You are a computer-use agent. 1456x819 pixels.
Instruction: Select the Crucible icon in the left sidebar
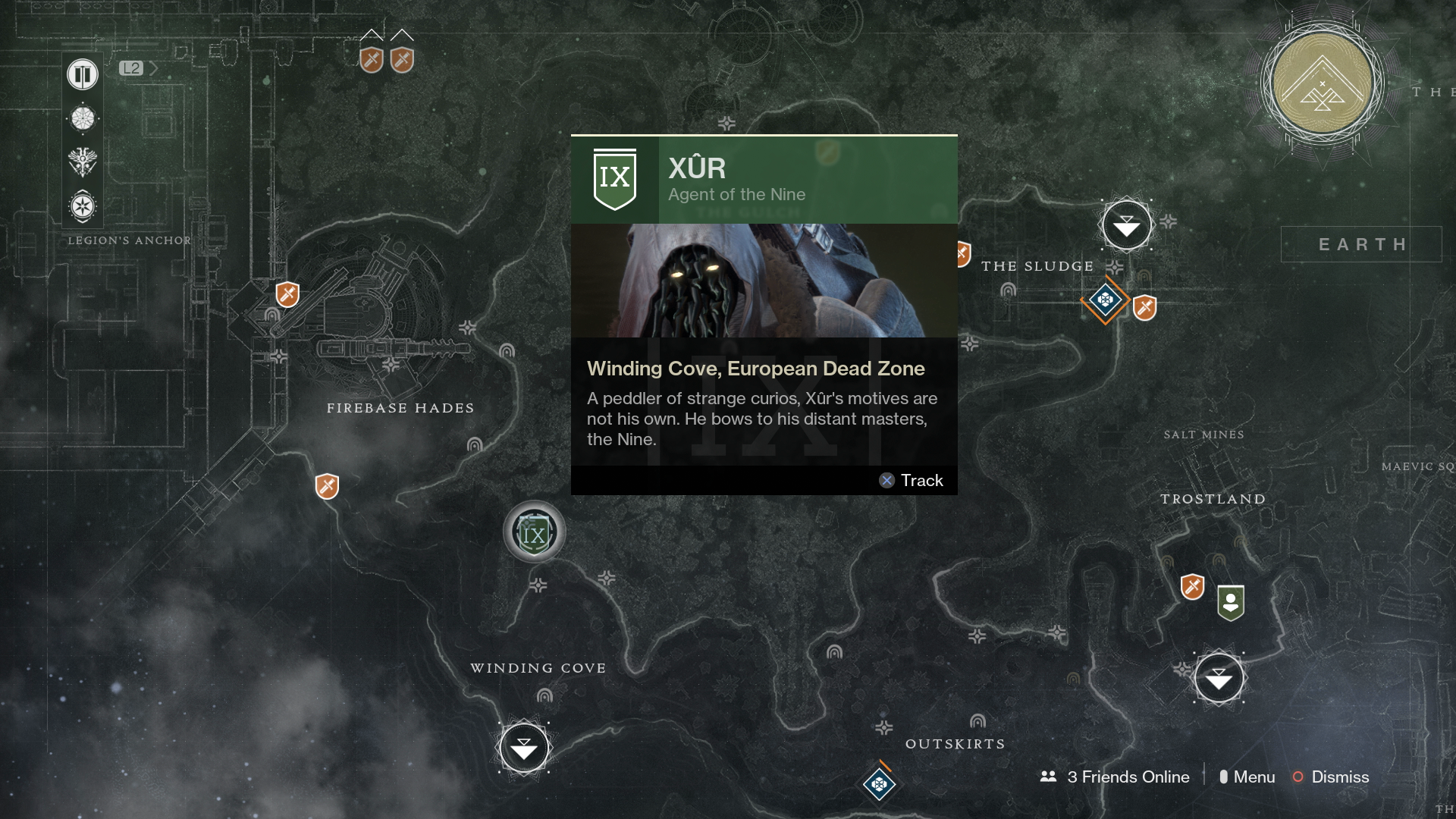tap(82, 118)
